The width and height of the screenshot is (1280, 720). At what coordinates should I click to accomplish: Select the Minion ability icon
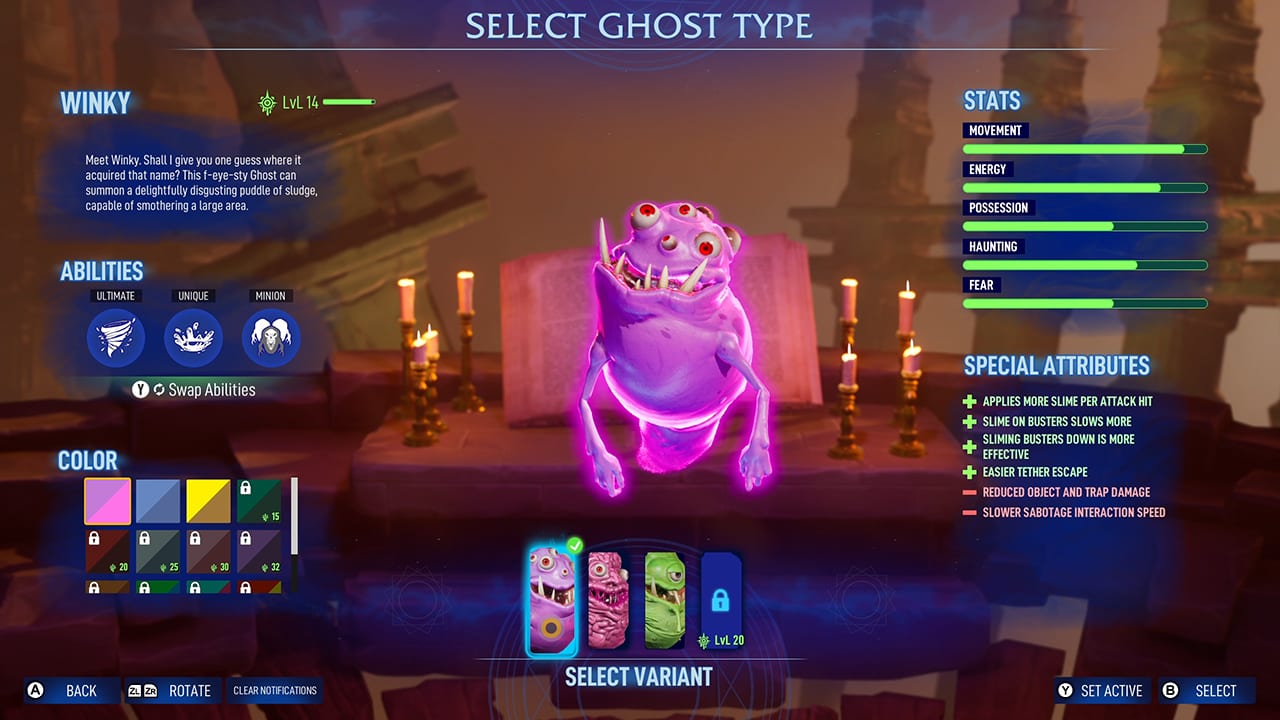[x=271, y=338]
